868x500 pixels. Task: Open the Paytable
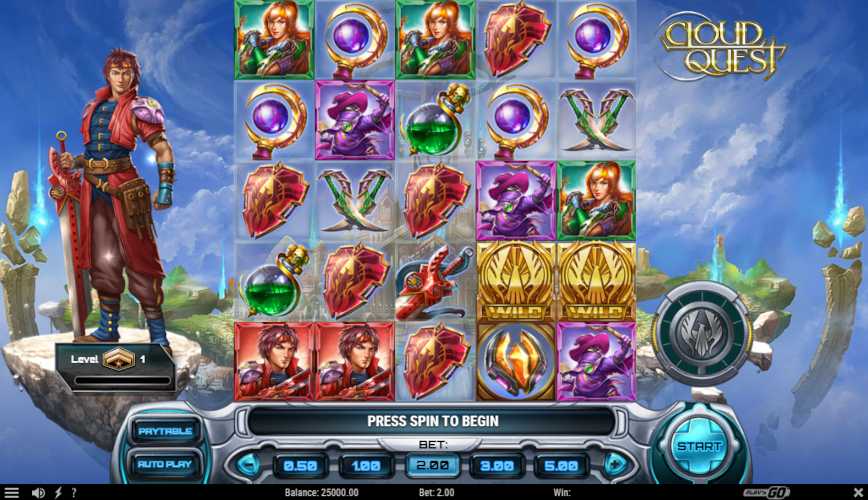[165, 431]
